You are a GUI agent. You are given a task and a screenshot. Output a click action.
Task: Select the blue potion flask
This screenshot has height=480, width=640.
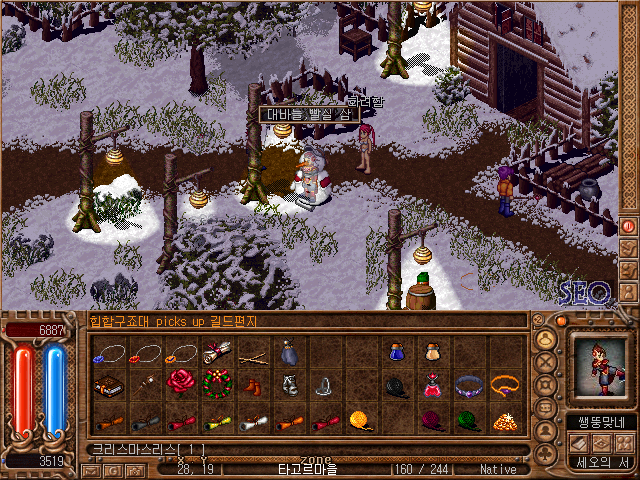click(x=396, y=352)
